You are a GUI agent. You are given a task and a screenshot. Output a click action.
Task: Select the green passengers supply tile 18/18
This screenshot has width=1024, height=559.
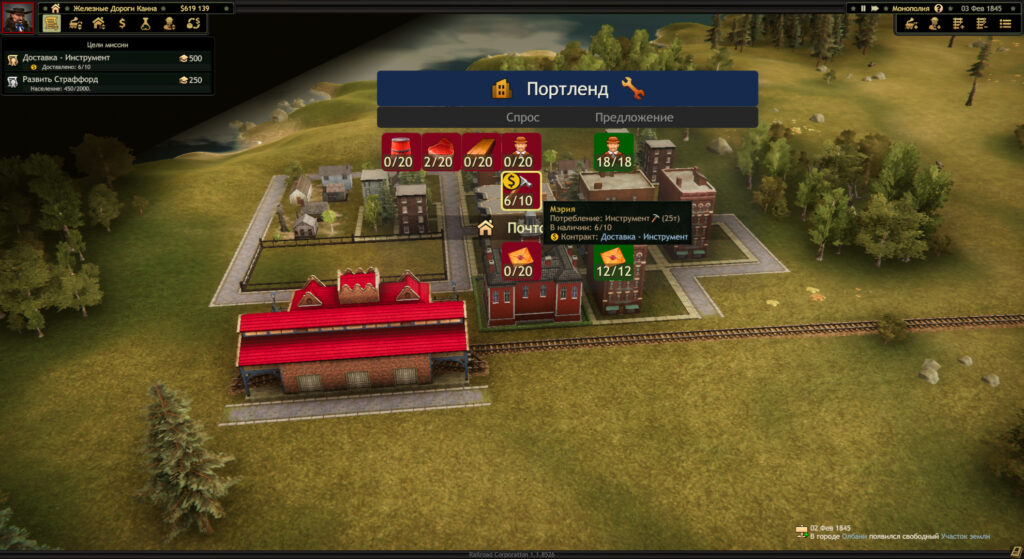(614, 151)
